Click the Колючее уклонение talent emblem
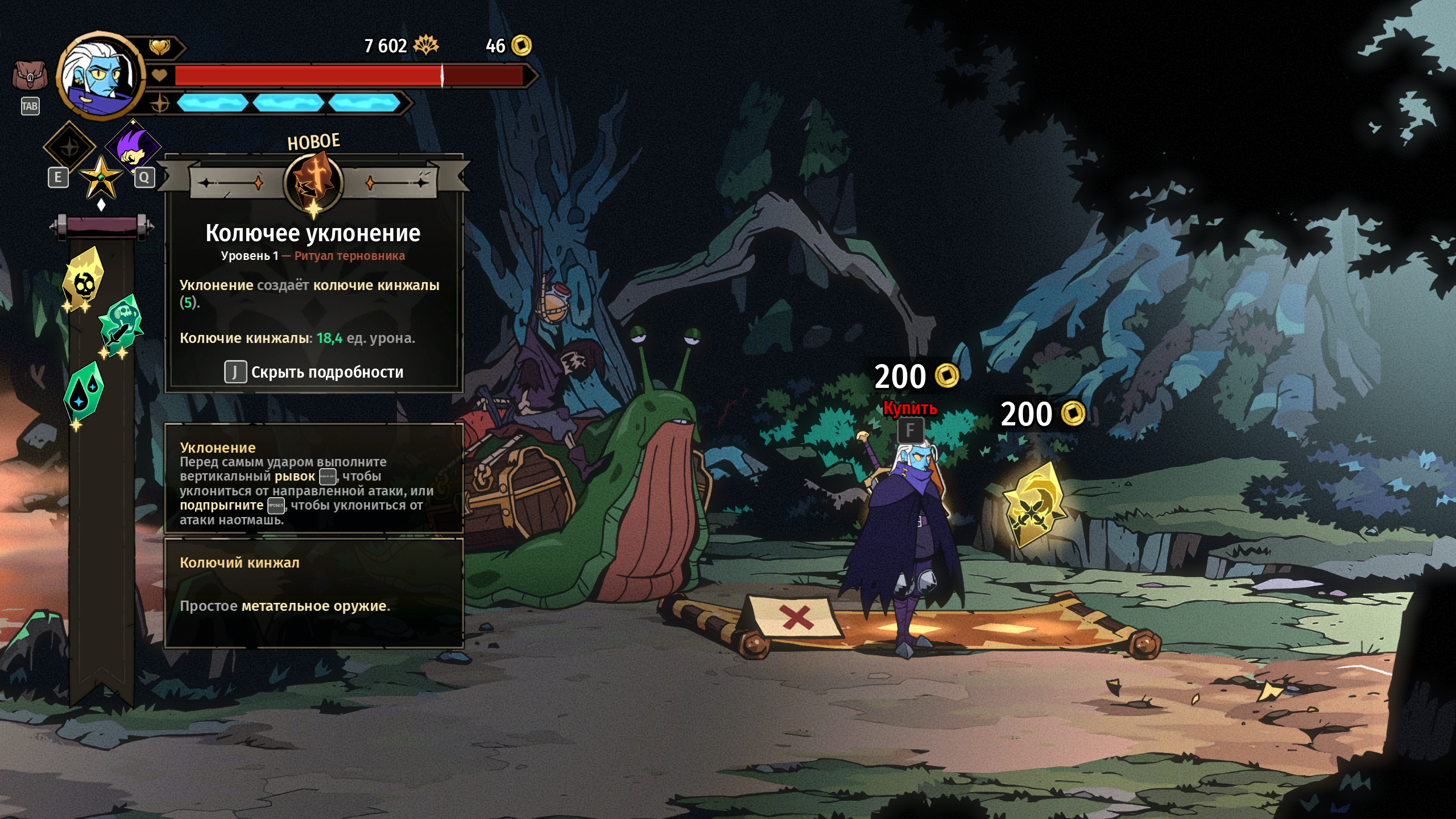 pos(313,183)
